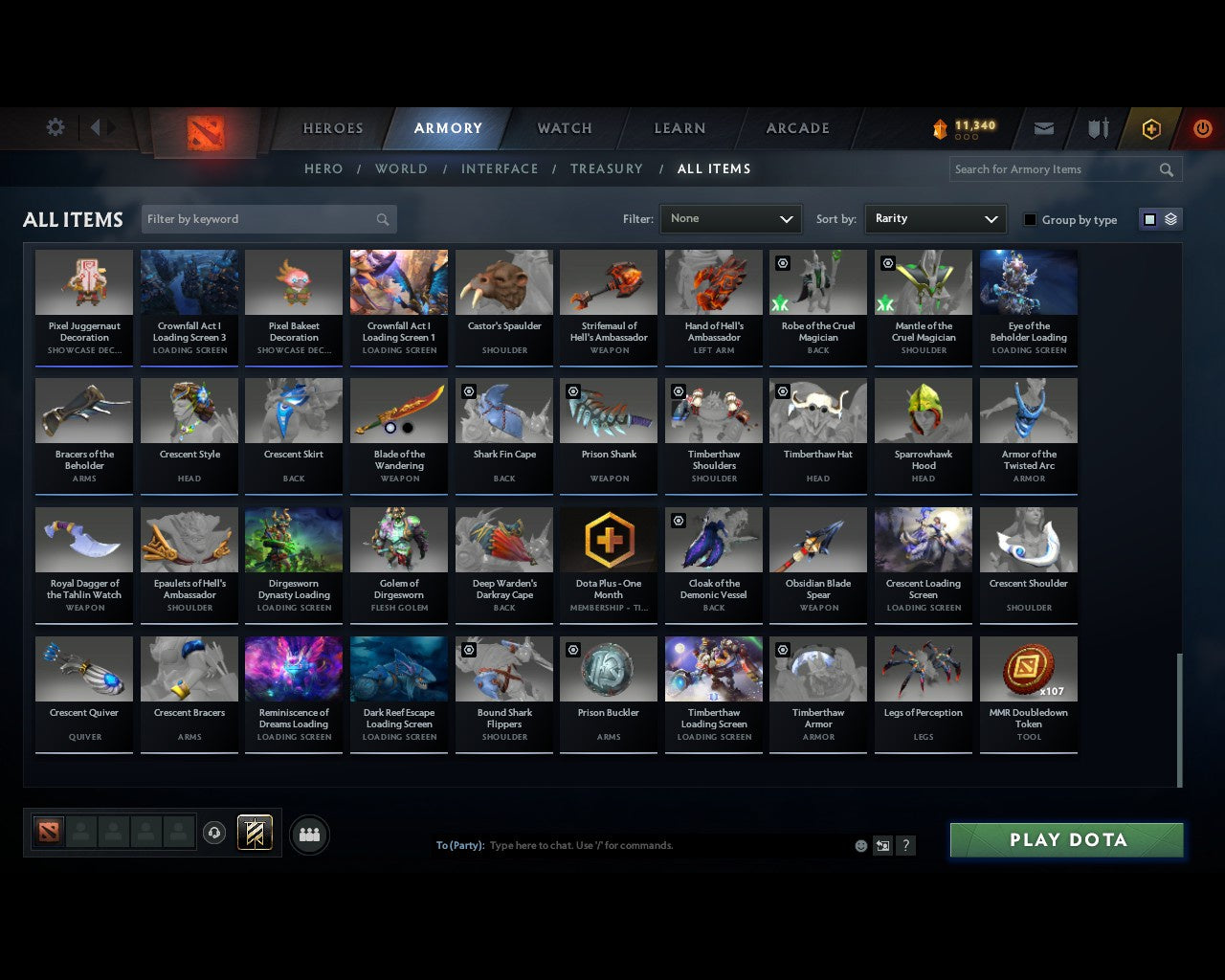Click the chat help question mark button
The width and height of the screenshot is (1225, 980).
coord(905,845)
